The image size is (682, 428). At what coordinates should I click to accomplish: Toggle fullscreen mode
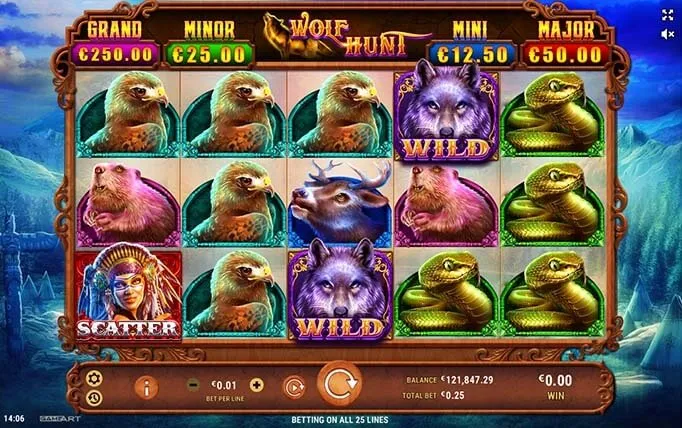[x=667, y=15]
